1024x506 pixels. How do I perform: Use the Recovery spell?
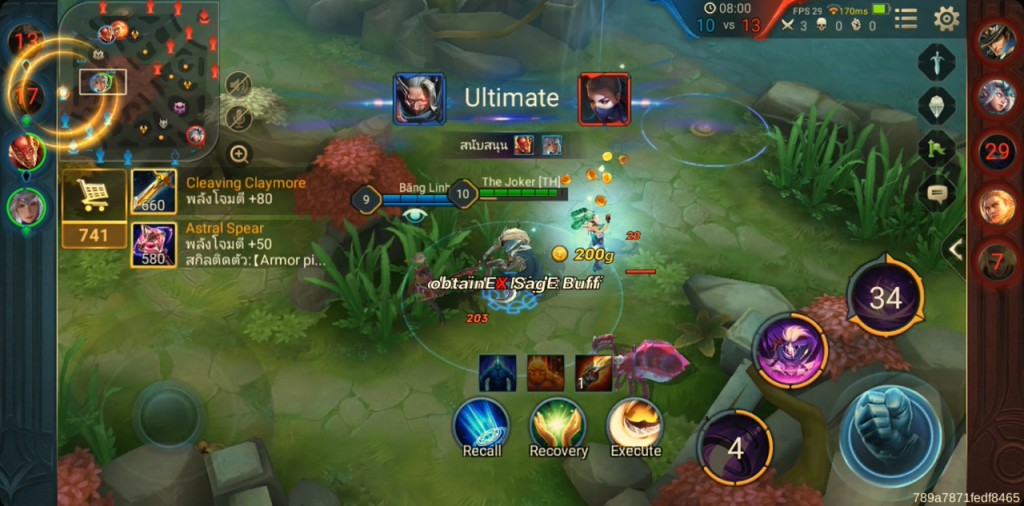[x=558, y=425]
